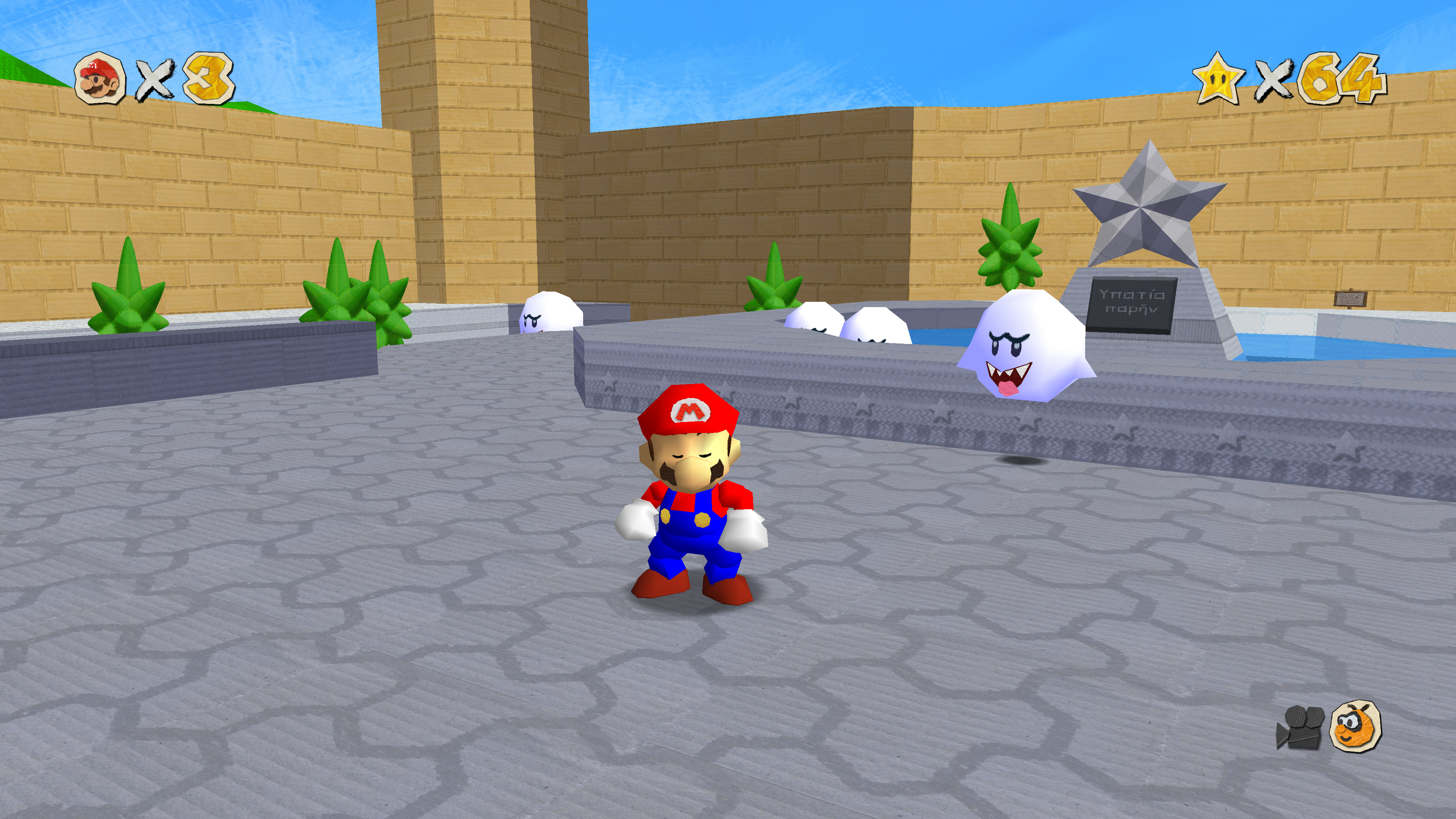Select the black camera icon
1456x819 pixels.
tap(1300, 728)
